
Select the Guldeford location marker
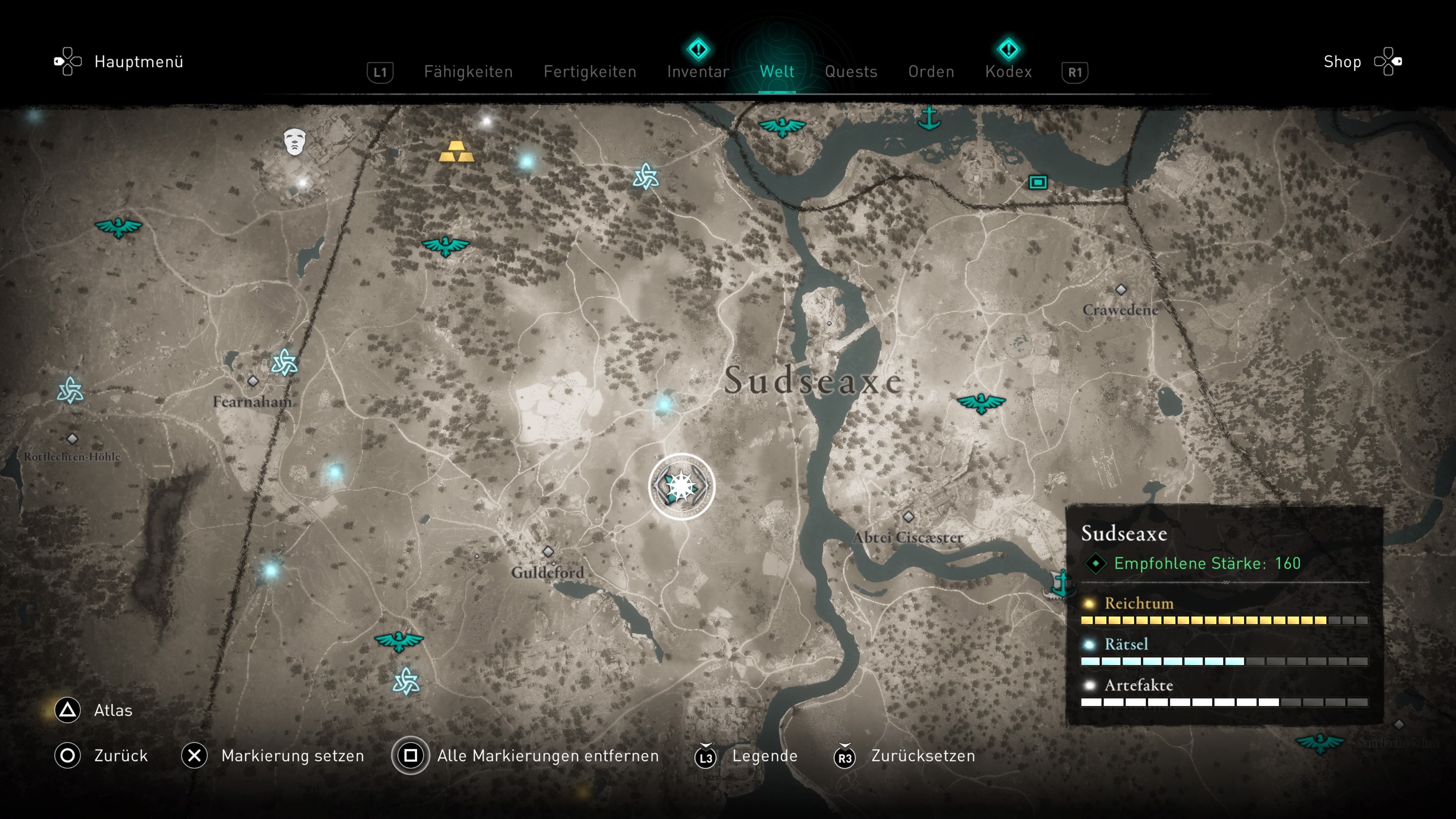548,552
